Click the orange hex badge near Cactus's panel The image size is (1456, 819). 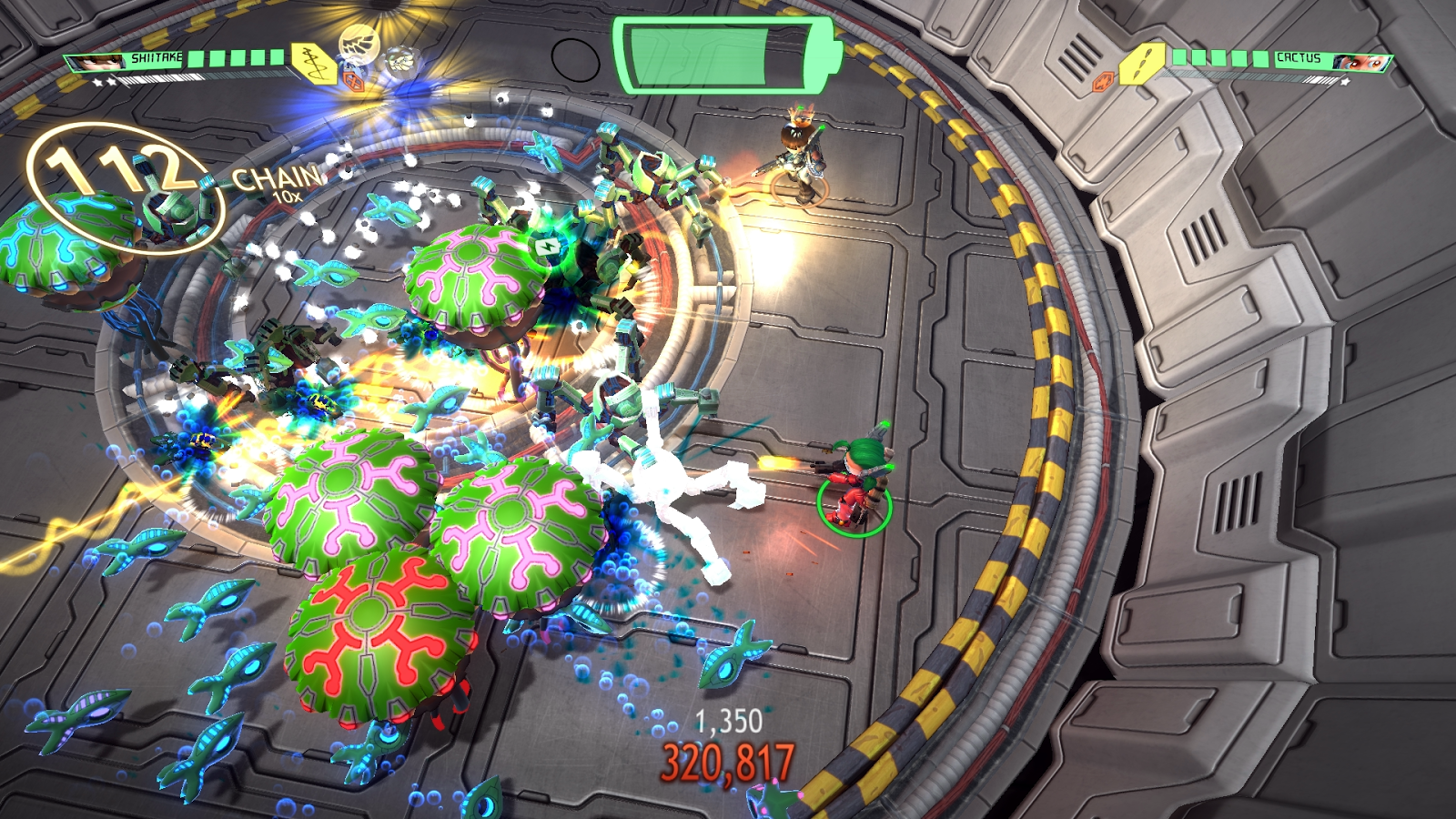tap(1104, 81)
